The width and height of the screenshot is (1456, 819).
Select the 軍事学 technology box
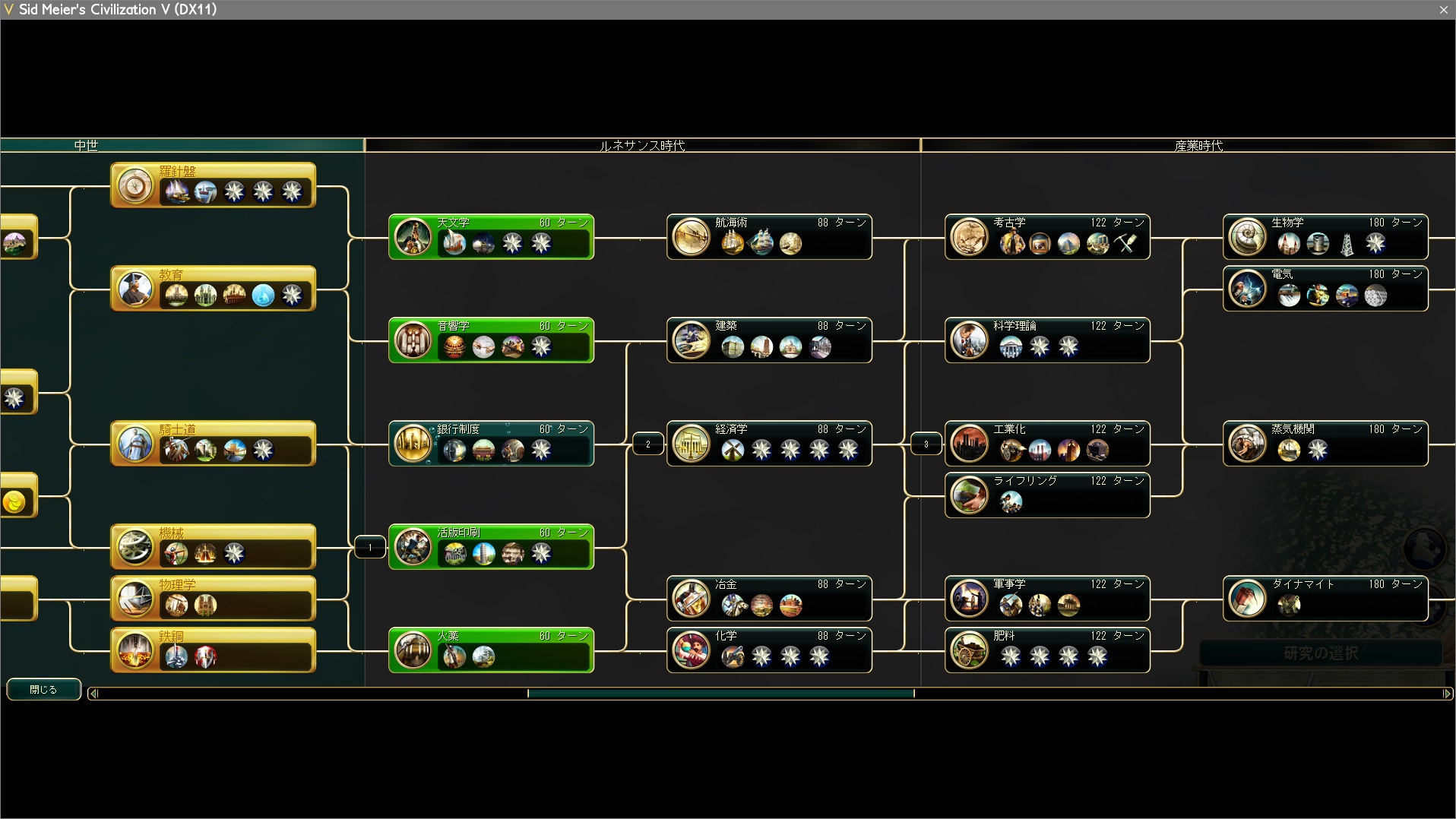click(1047, 599)
